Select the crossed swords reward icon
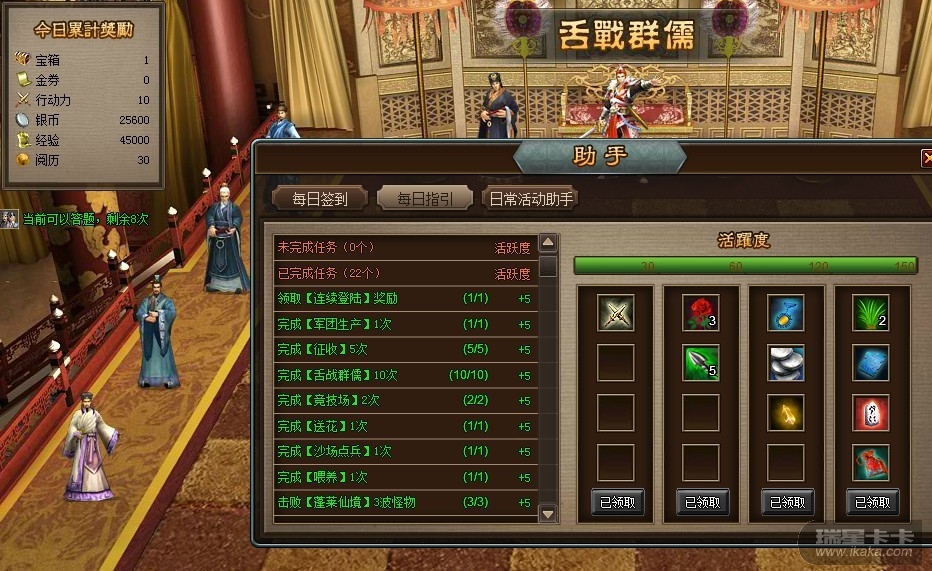 click(616, 314)
